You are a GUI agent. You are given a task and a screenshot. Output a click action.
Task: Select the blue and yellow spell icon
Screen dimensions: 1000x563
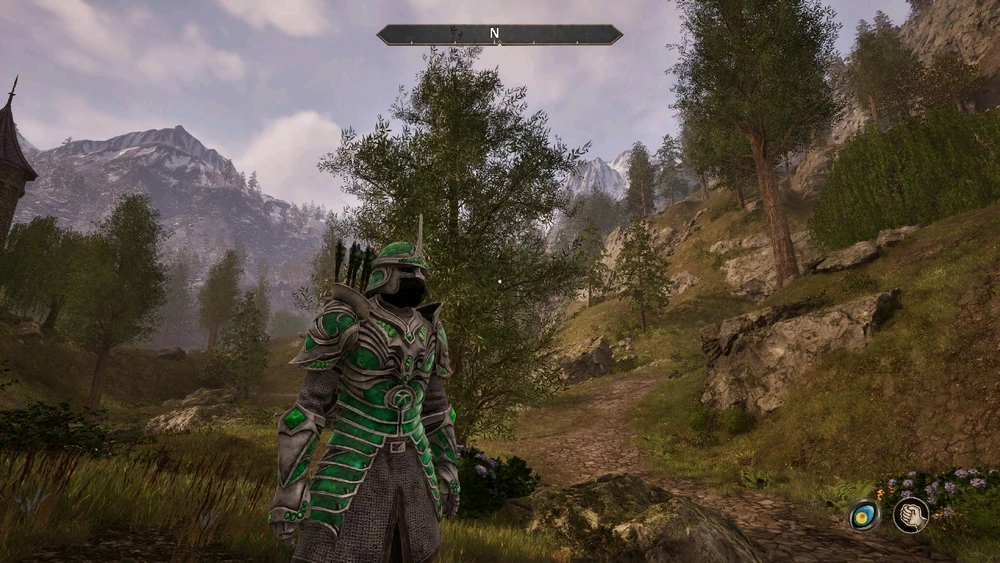click(x=864, y=515)
